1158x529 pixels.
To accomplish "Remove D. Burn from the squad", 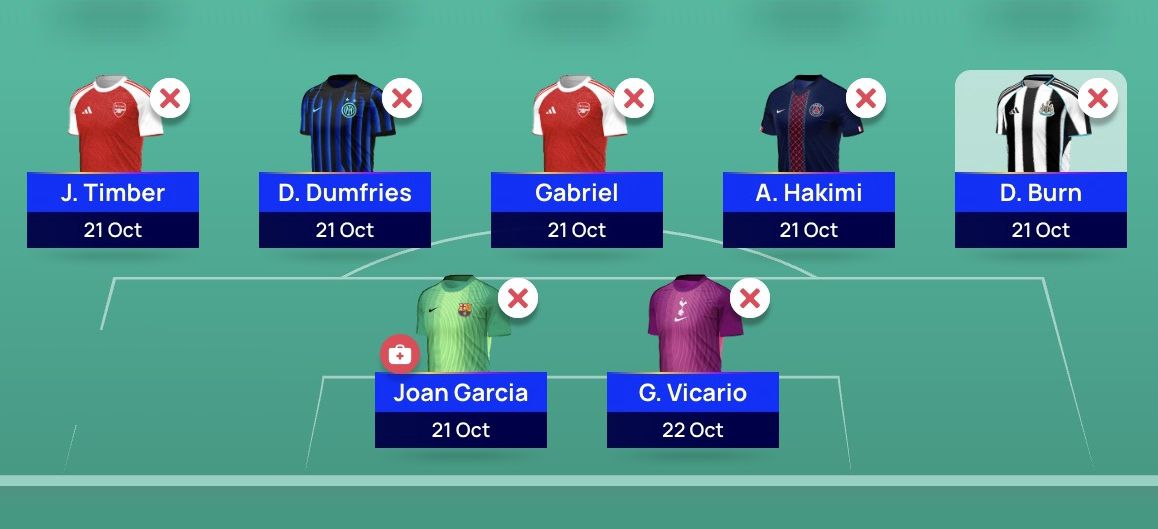I will tap(1097, 98).
